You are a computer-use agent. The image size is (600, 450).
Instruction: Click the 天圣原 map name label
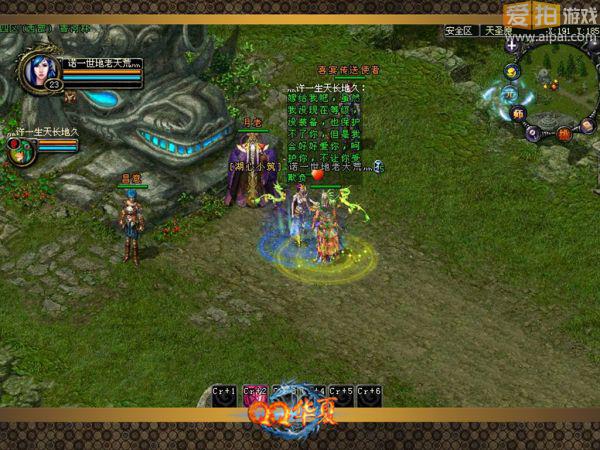click(497, 31)
